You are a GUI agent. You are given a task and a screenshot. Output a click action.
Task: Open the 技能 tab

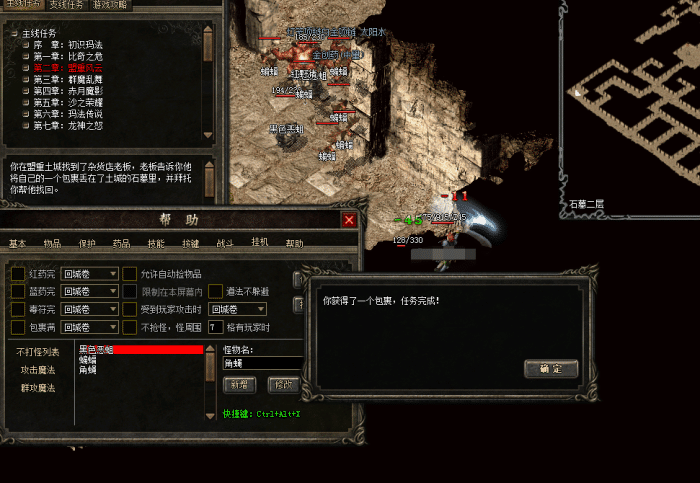(x=156, y=243)
